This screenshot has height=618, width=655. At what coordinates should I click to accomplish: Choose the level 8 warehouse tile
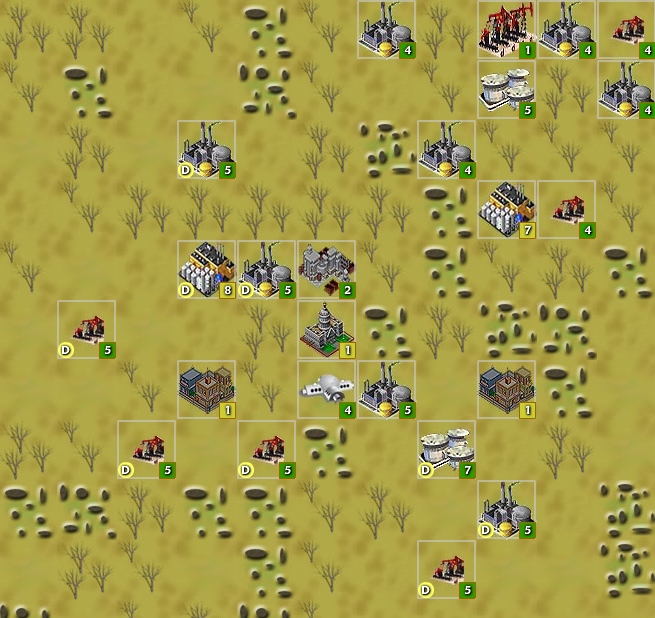pyautogui.click(x=207, y=269)
